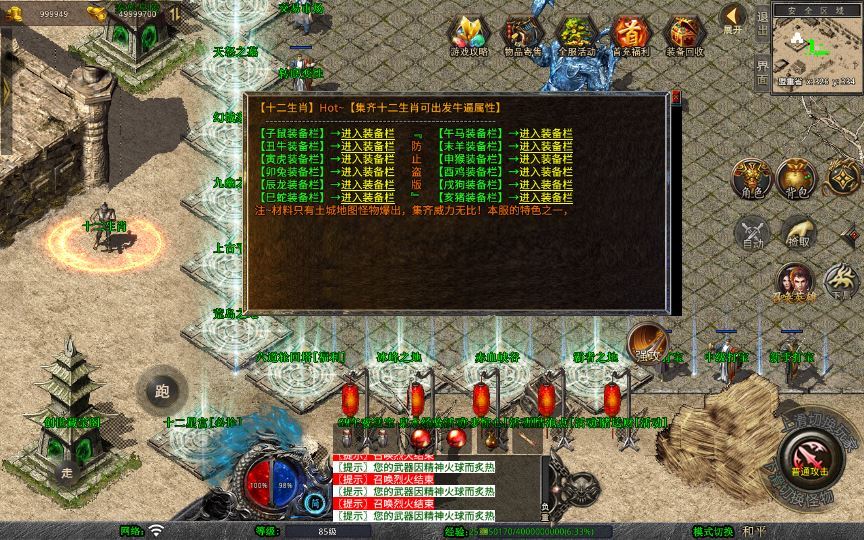
Task: Switch to 跑 run movement mode
Action: click(x=163, y=391)
